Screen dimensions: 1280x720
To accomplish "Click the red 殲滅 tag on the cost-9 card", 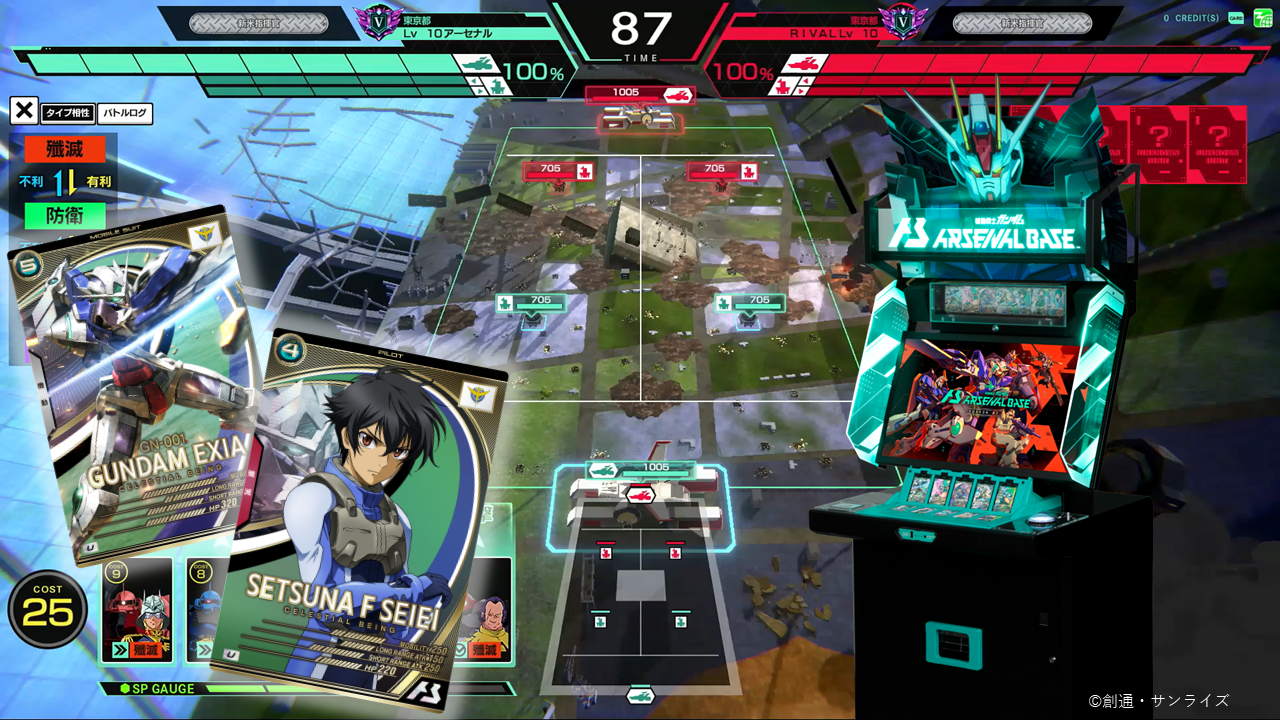I will click(x=145, y=649).
